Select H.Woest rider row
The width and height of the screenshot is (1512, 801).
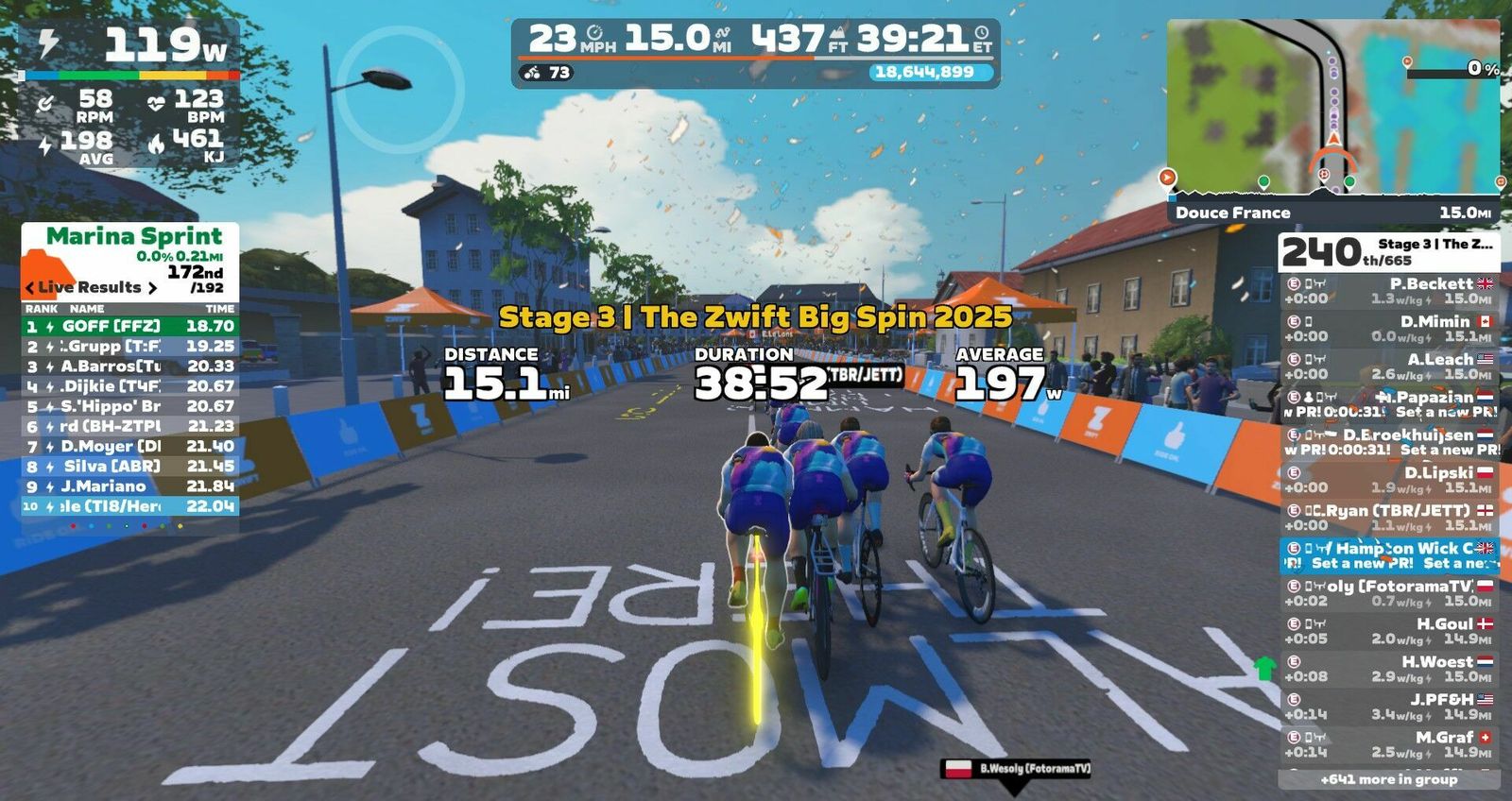click(1388, 669)
